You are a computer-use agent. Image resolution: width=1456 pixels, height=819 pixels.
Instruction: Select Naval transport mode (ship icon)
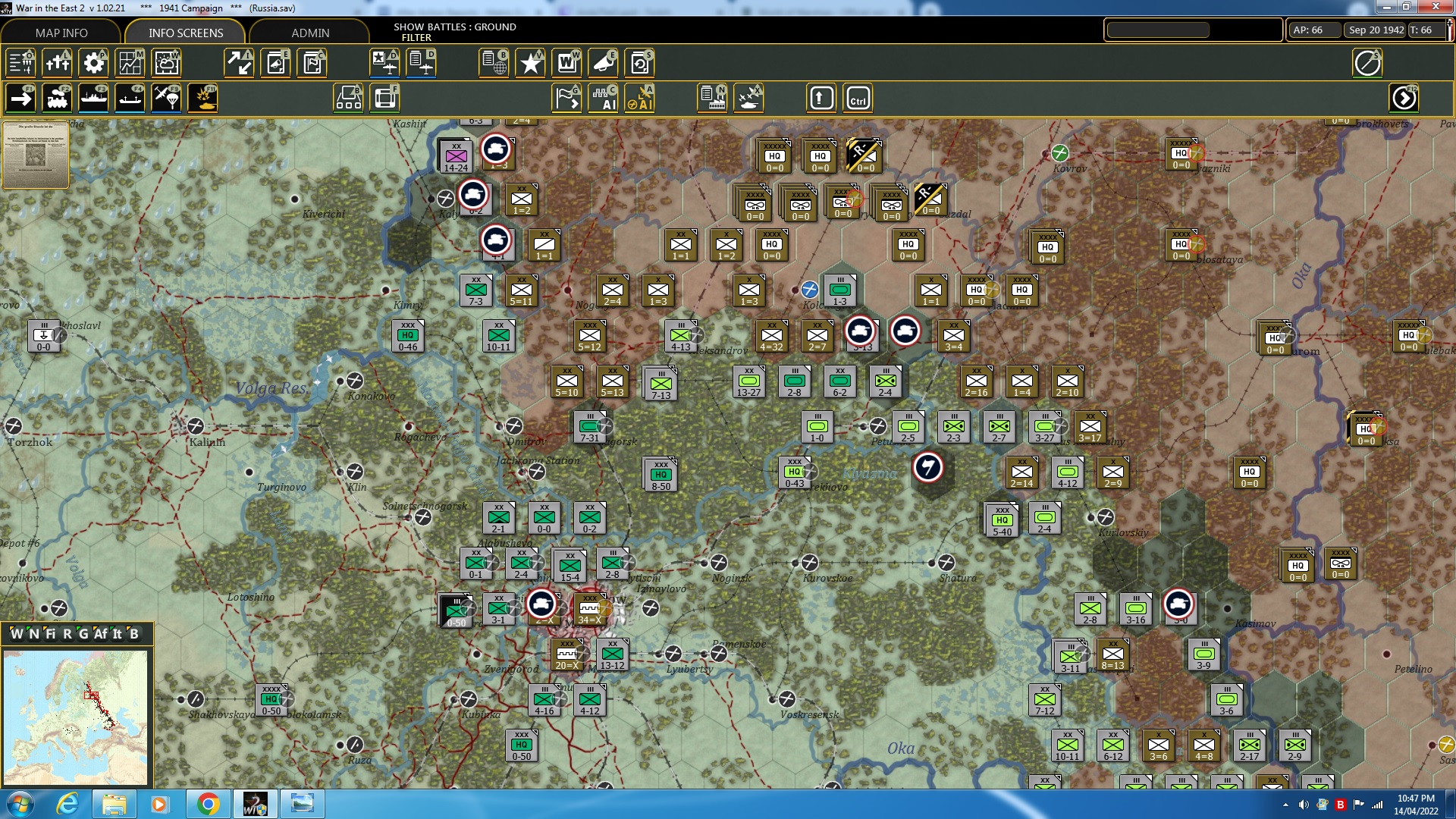pos(93,97)
